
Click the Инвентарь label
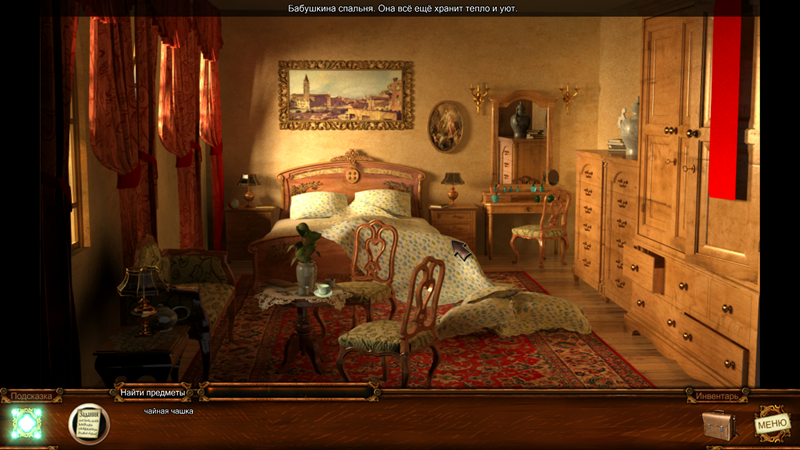[716, 396]
